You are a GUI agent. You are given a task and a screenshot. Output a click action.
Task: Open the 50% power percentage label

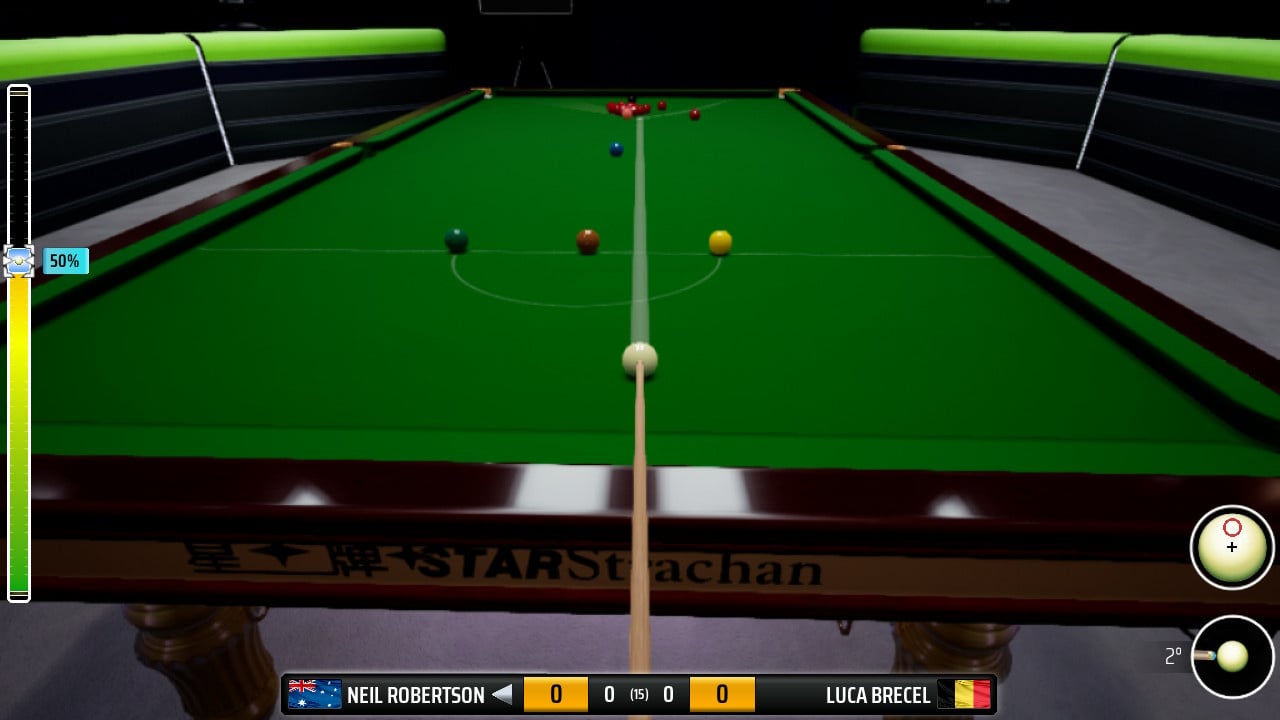pyautogui.click(x=64, y=261)
